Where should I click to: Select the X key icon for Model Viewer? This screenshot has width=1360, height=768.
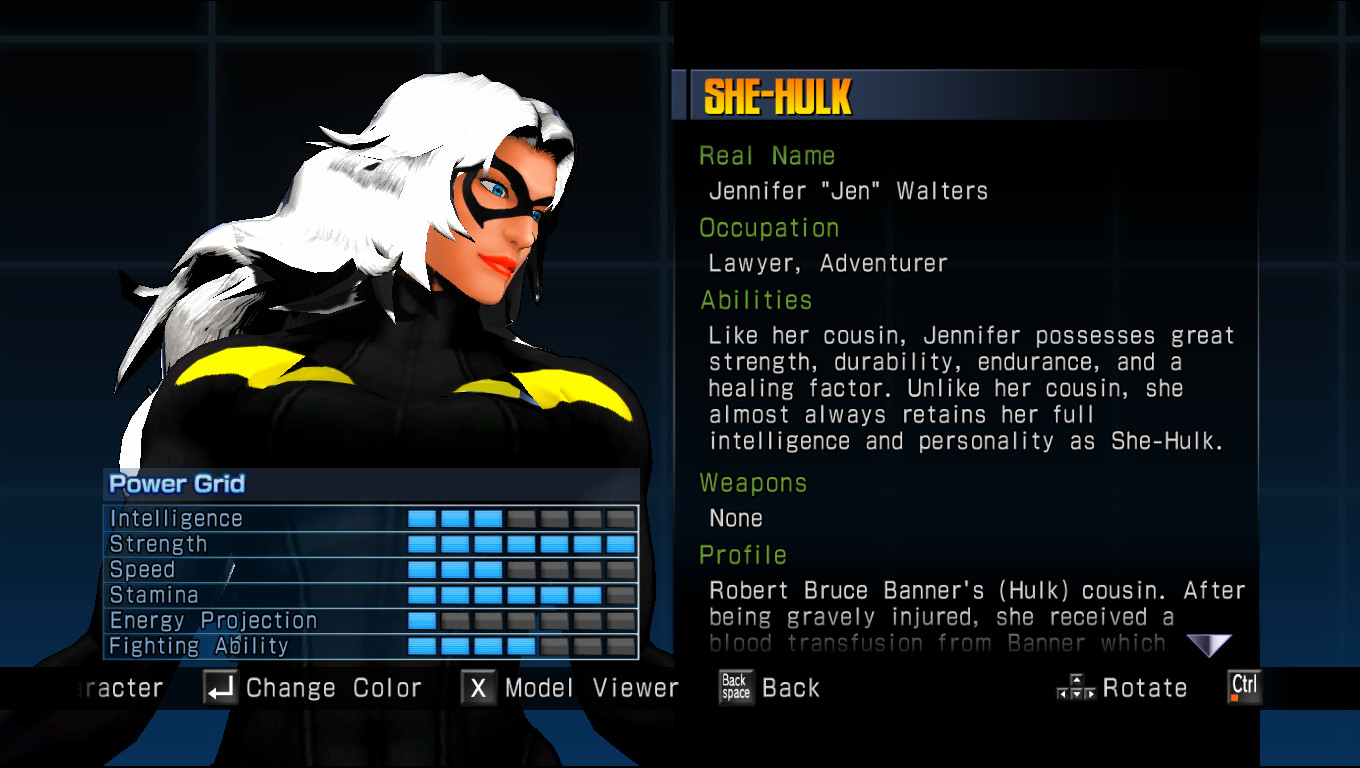click(477, 687)
